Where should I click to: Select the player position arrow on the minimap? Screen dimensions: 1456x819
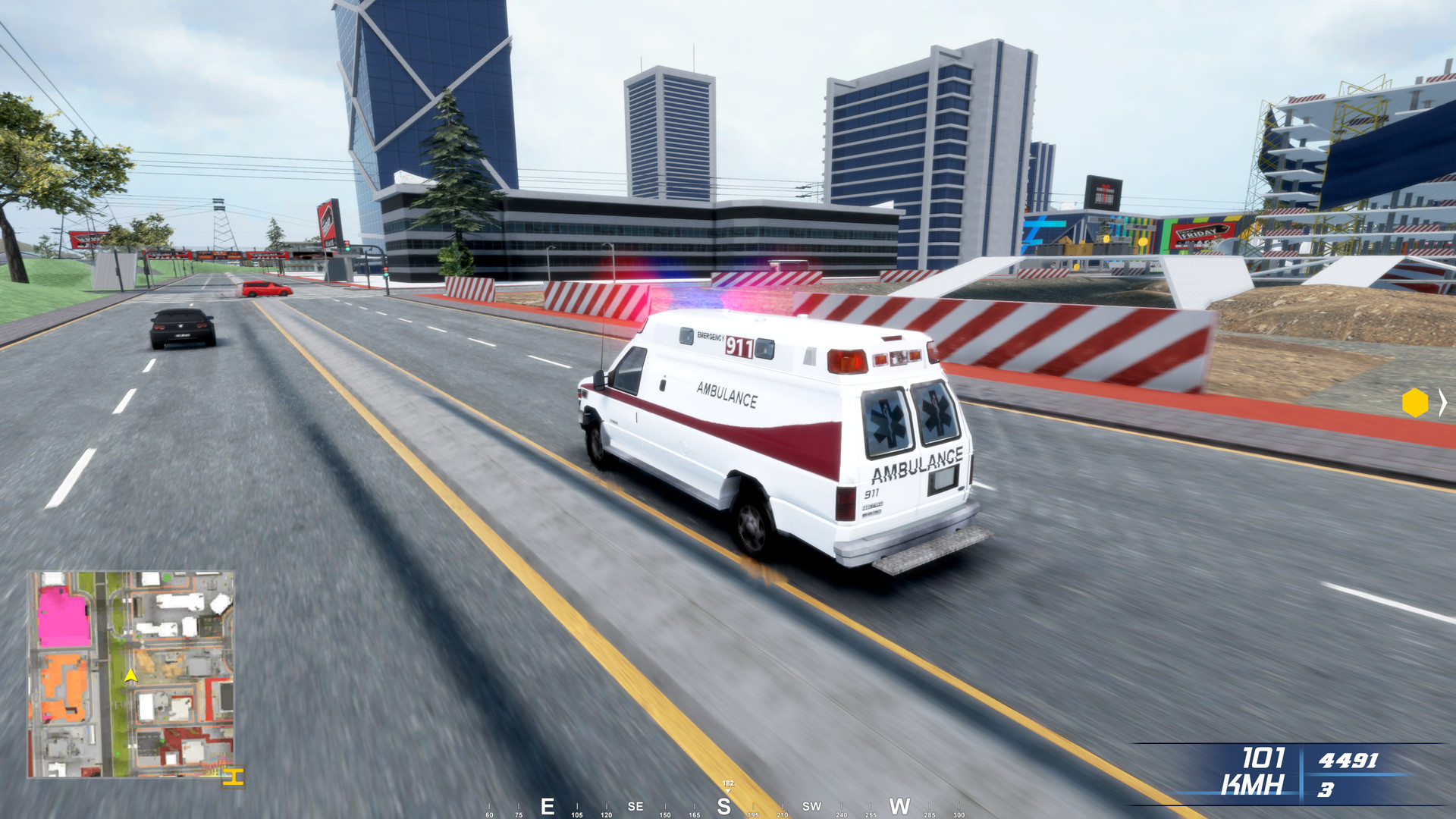click(130, 676)
